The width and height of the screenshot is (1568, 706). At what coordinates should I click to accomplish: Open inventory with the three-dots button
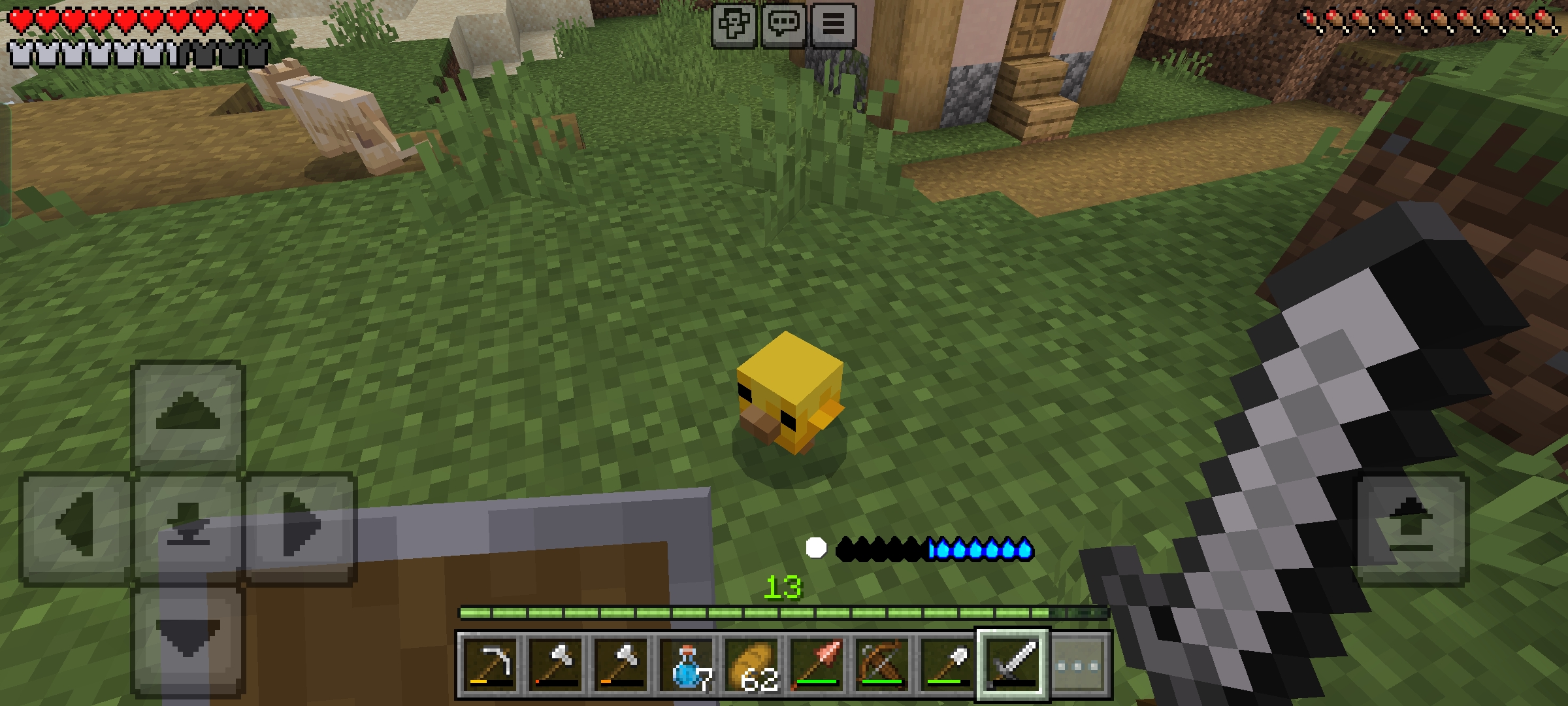point(1078,666)
